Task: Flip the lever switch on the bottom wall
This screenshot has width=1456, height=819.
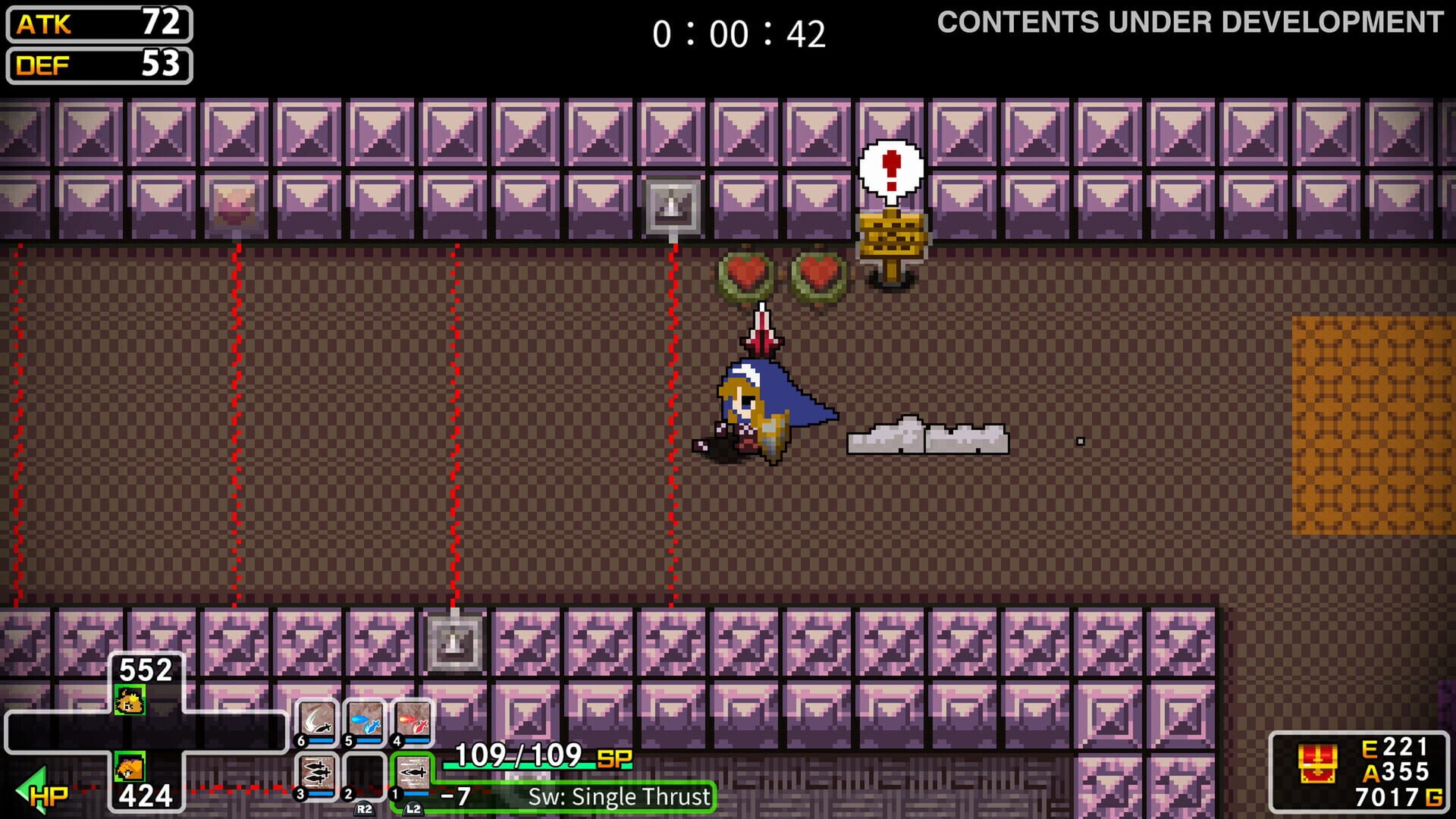Action: tap(453, 642)
